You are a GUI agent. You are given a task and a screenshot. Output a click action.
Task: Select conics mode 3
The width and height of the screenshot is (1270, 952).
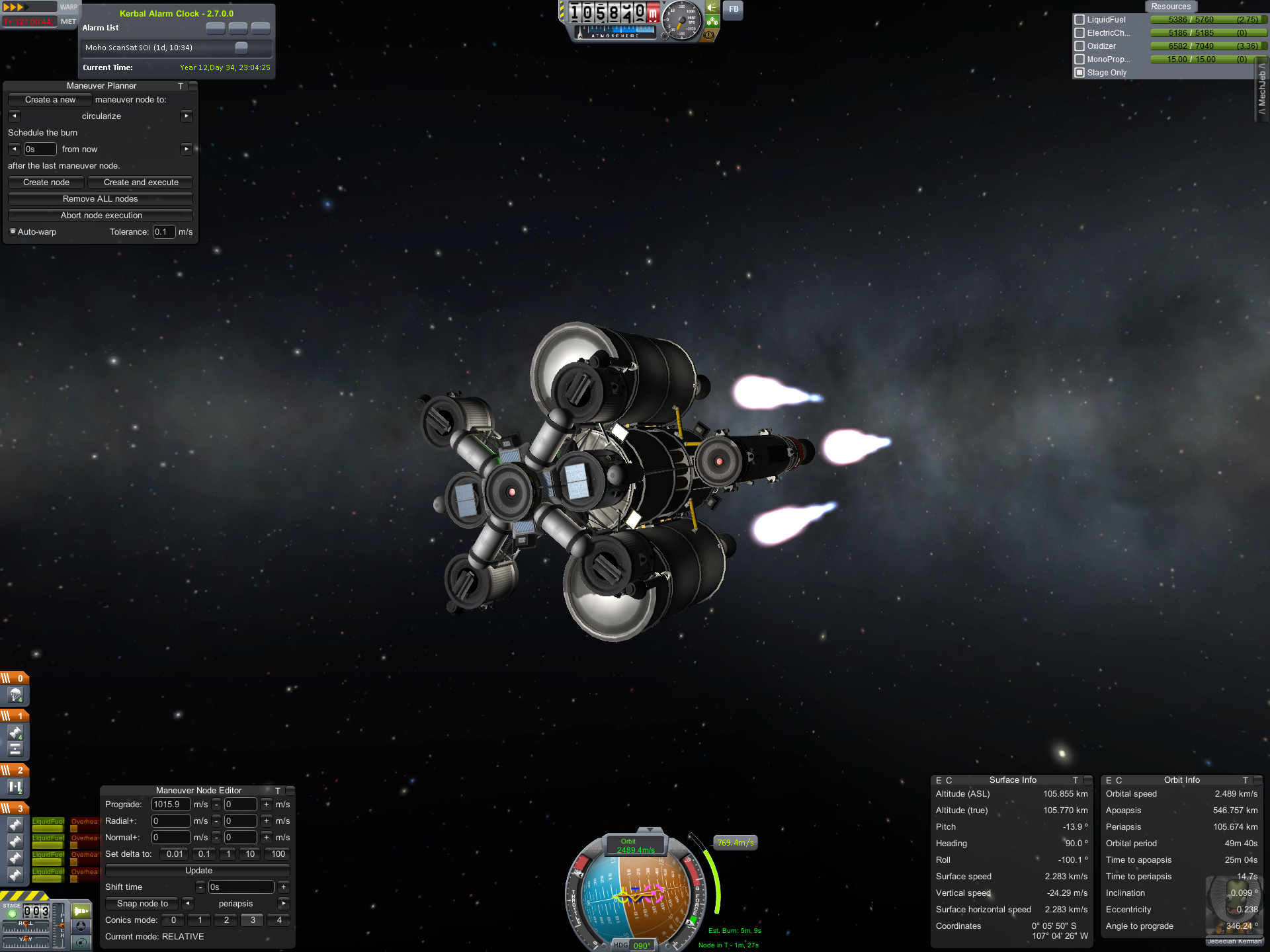pyautogui.click(x=253, y=920)
